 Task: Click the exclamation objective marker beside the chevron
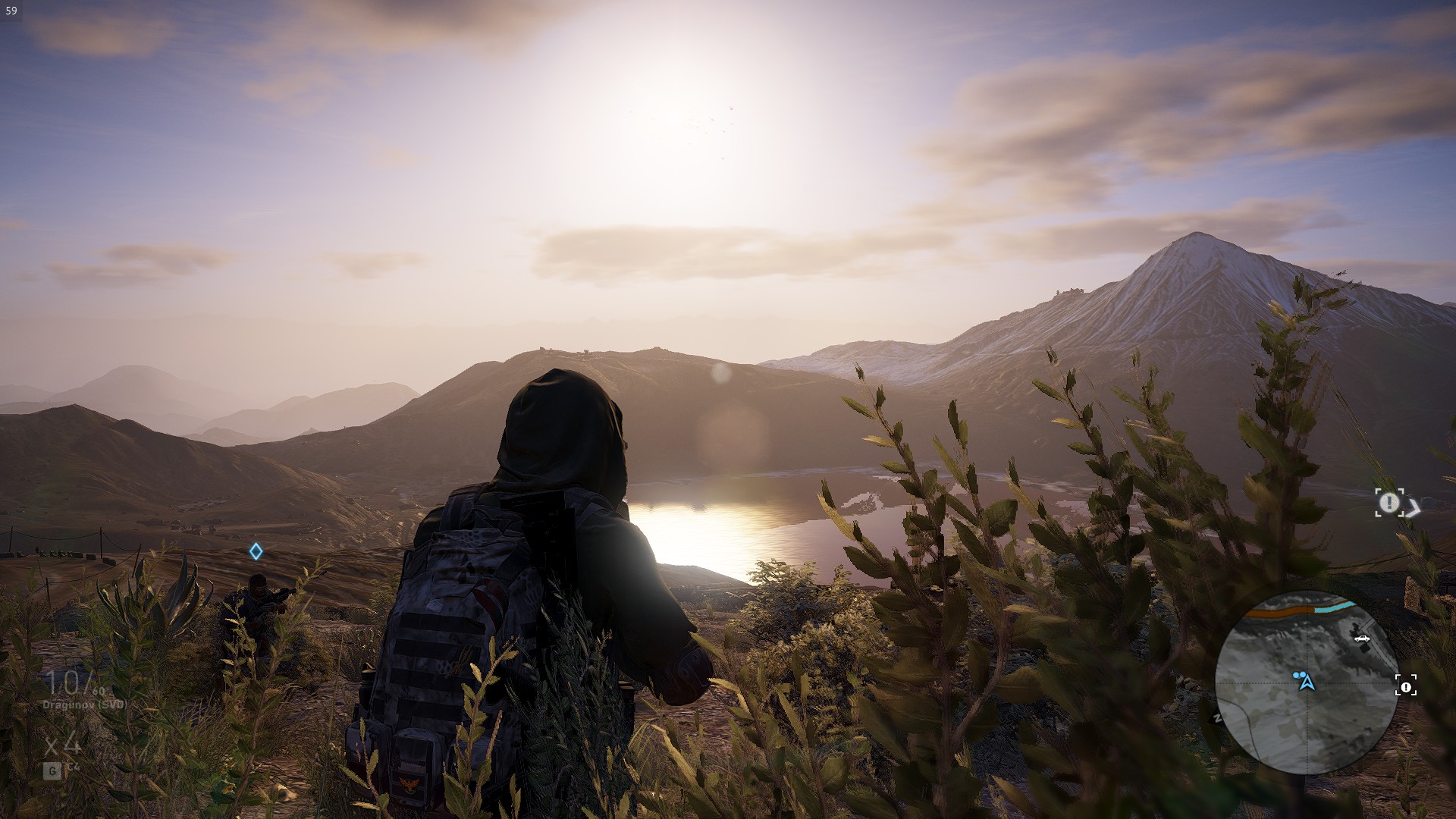[1389, 502]
